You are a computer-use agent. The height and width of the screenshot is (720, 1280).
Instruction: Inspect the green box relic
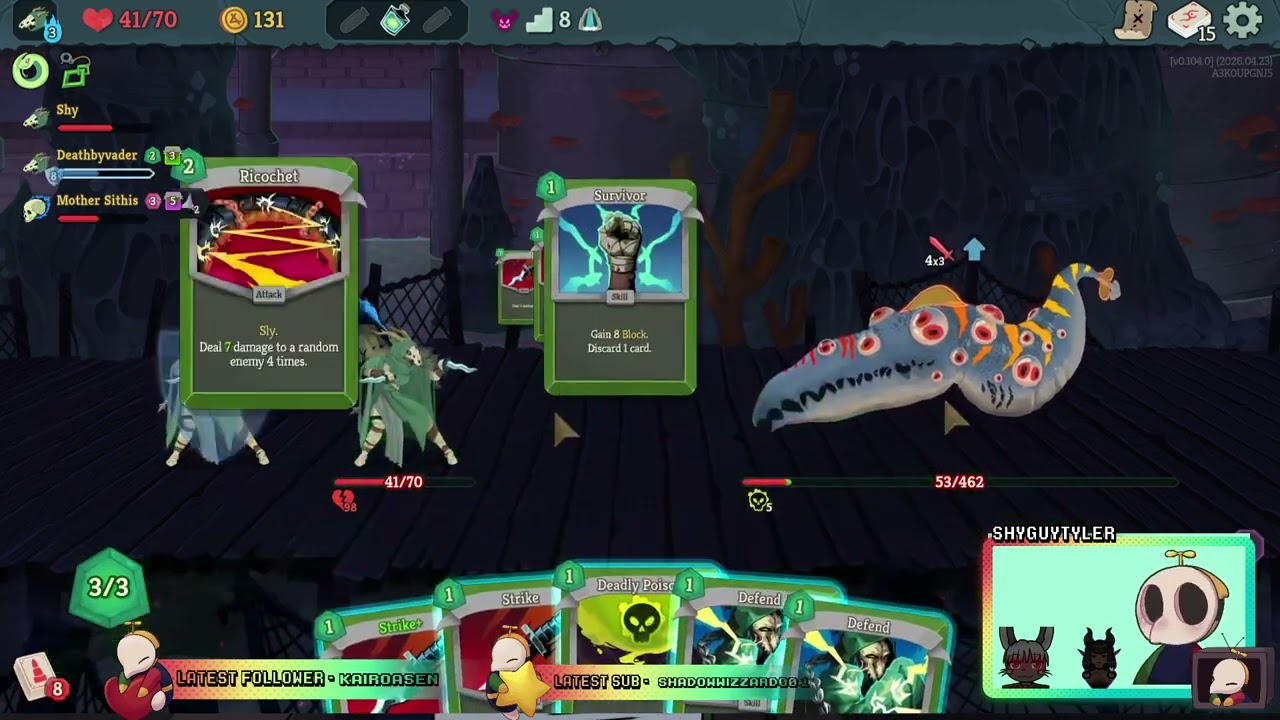75,70
